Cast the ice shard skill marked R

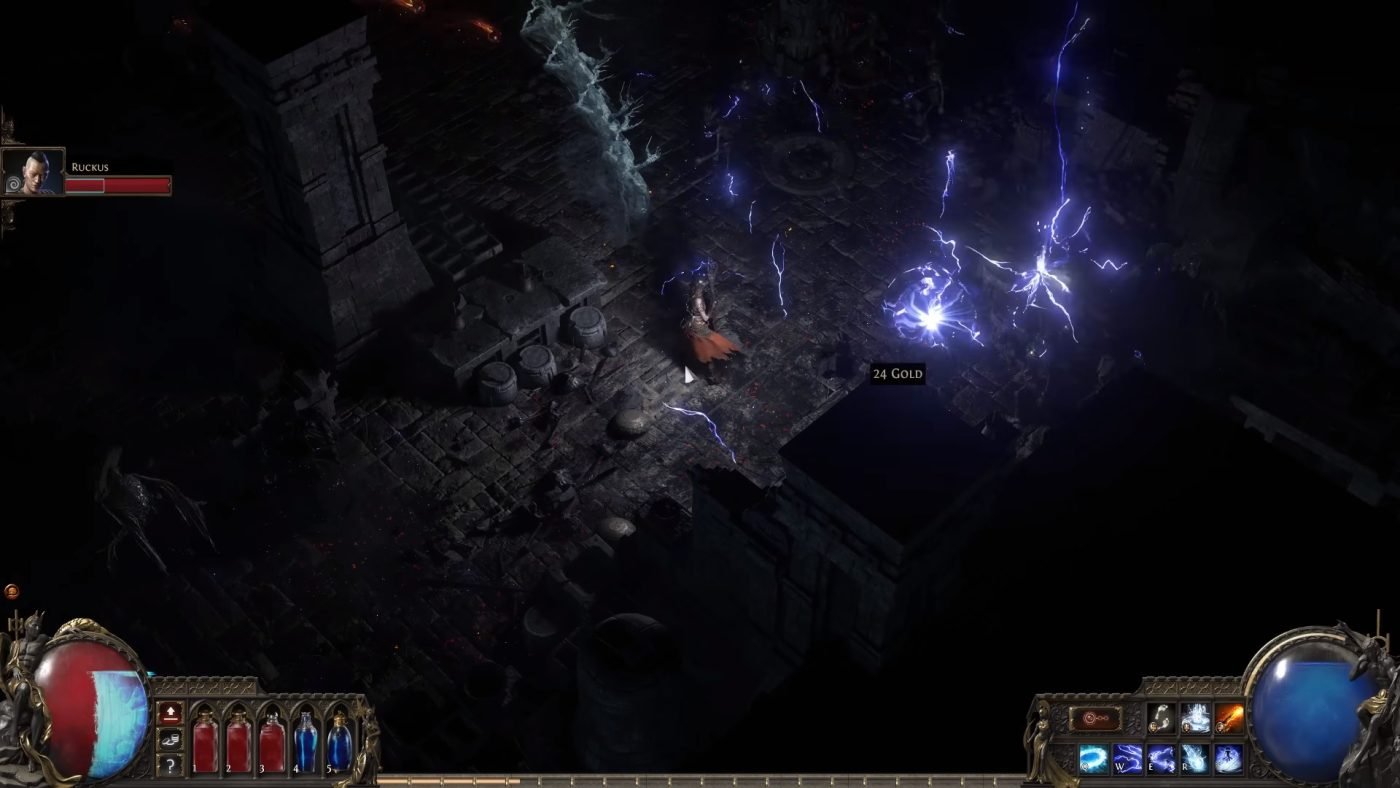click(1195, 757)
